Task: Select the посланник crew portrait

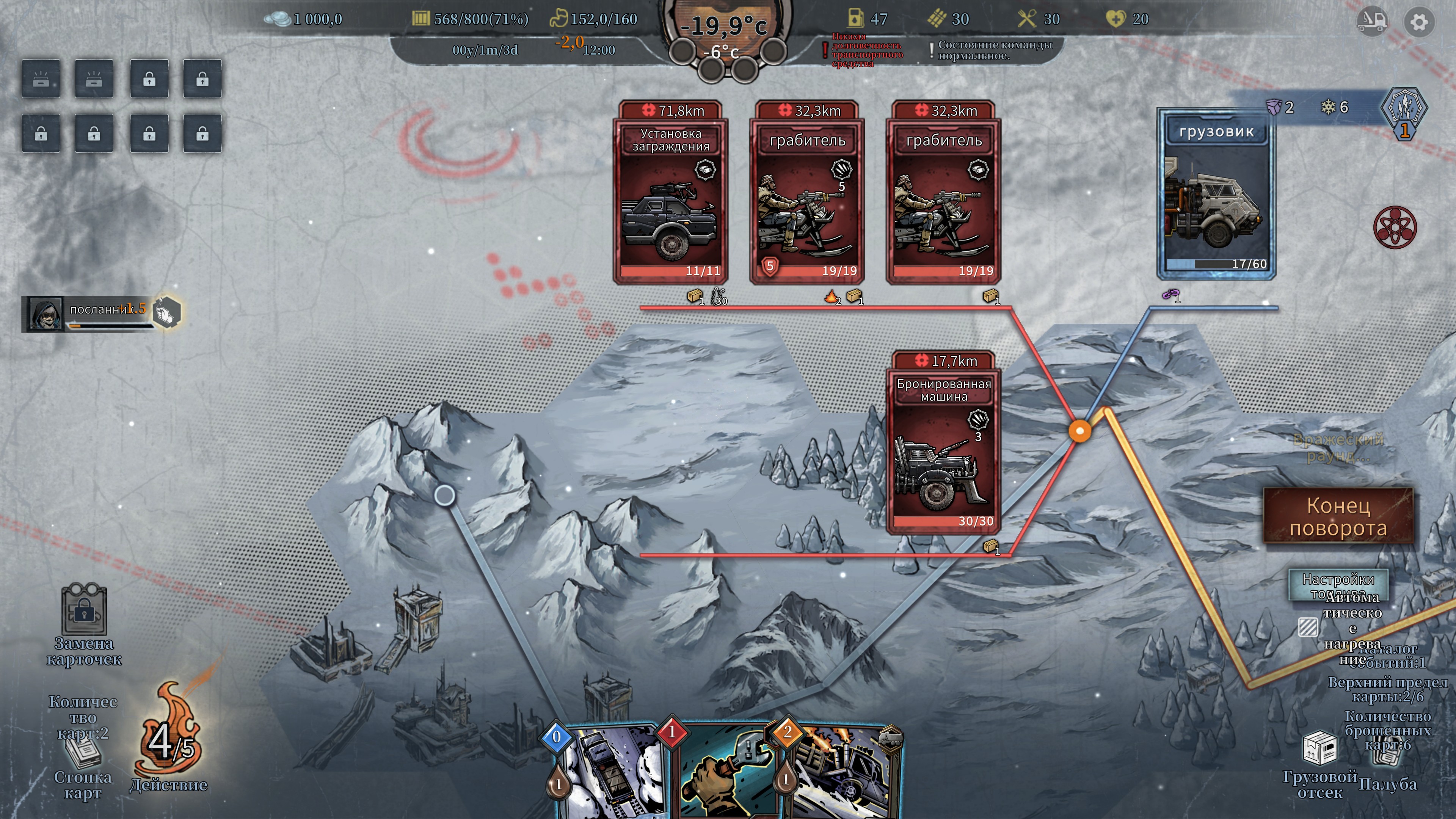Action: click(x=45, y=314)
